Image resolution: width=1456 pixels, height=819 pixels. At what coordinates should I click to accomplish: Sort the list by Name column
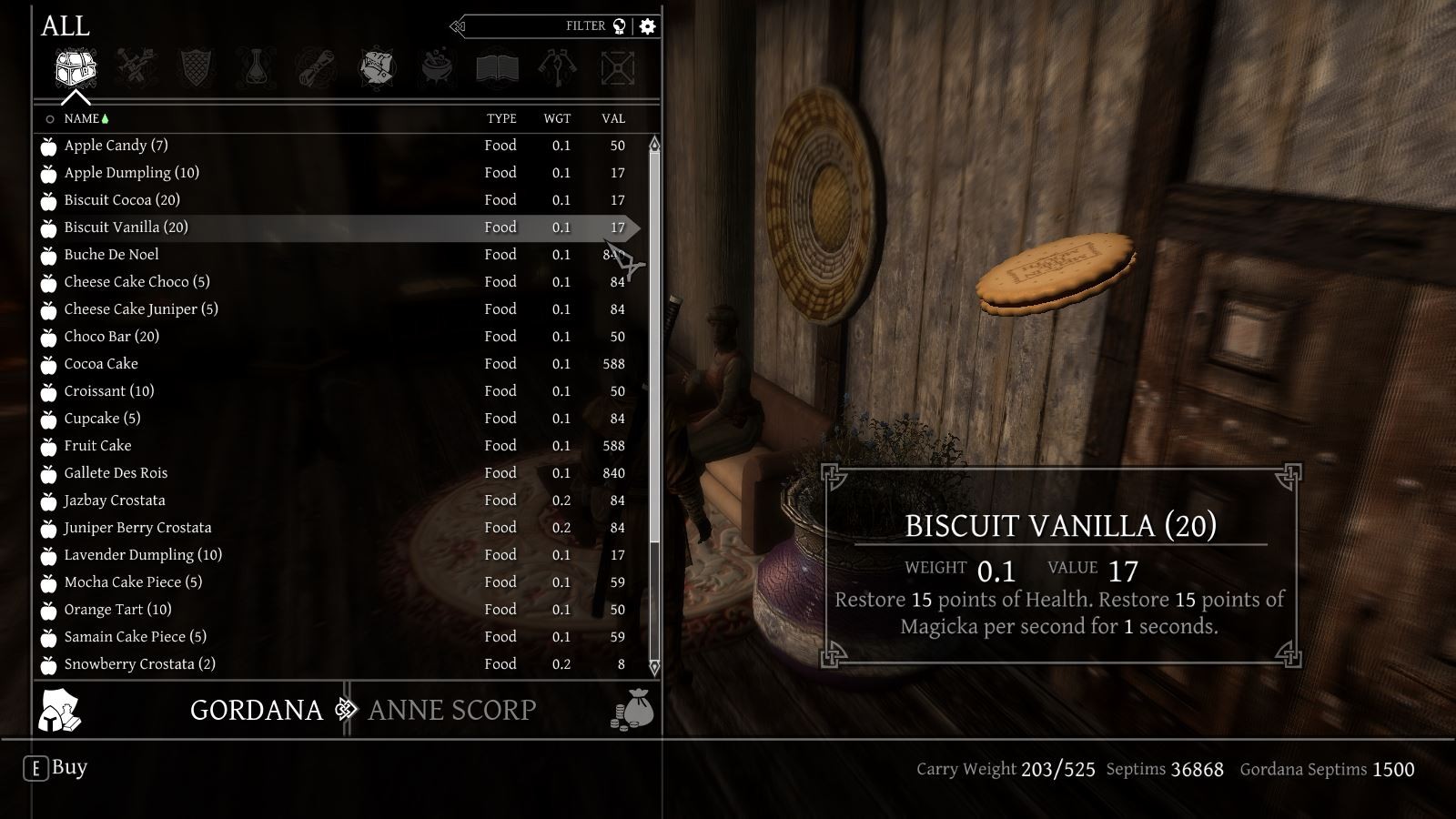(x=81, y=118)
